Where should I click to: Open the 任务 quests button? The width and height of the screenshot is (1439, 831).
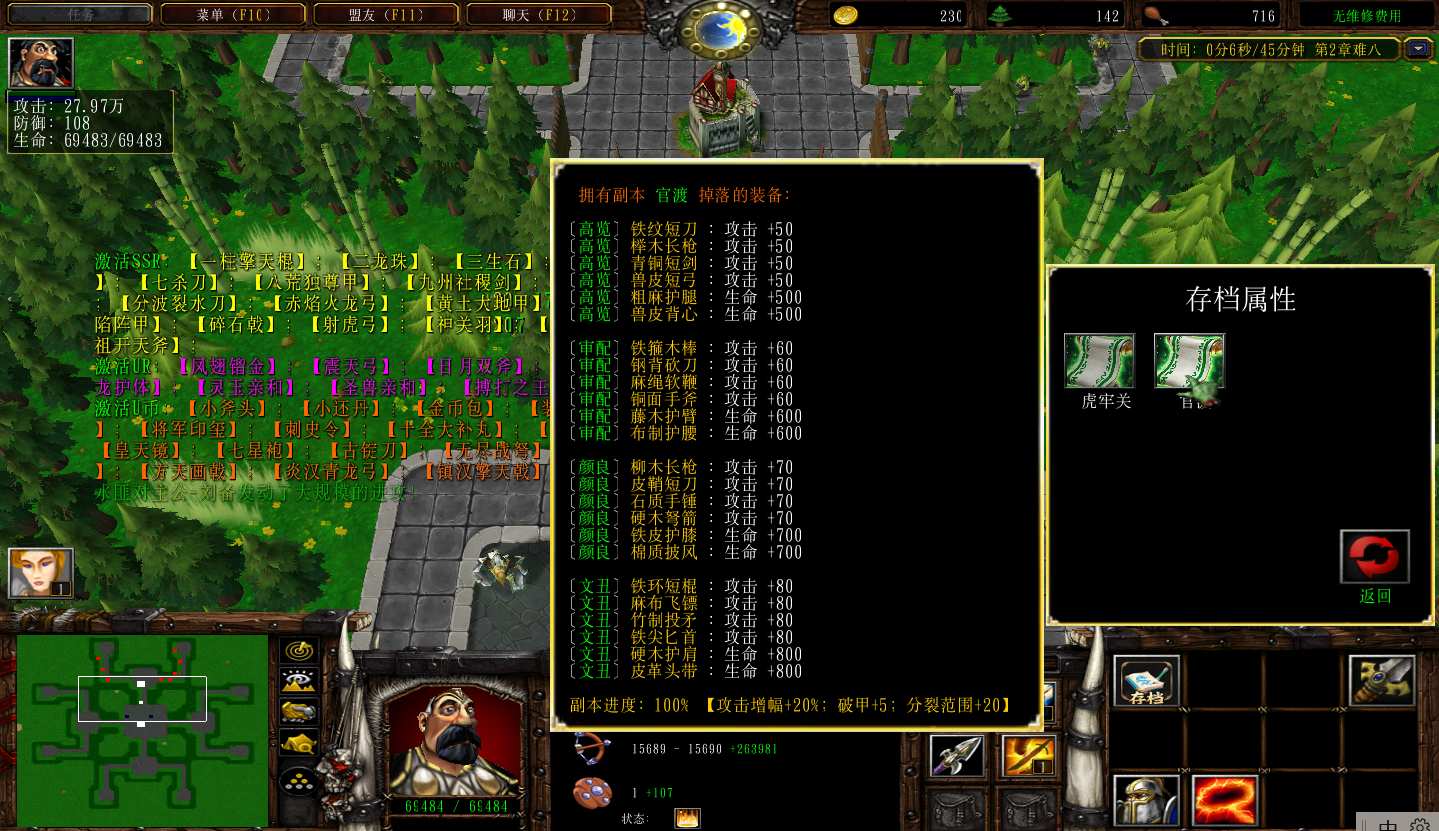point(80,14)
